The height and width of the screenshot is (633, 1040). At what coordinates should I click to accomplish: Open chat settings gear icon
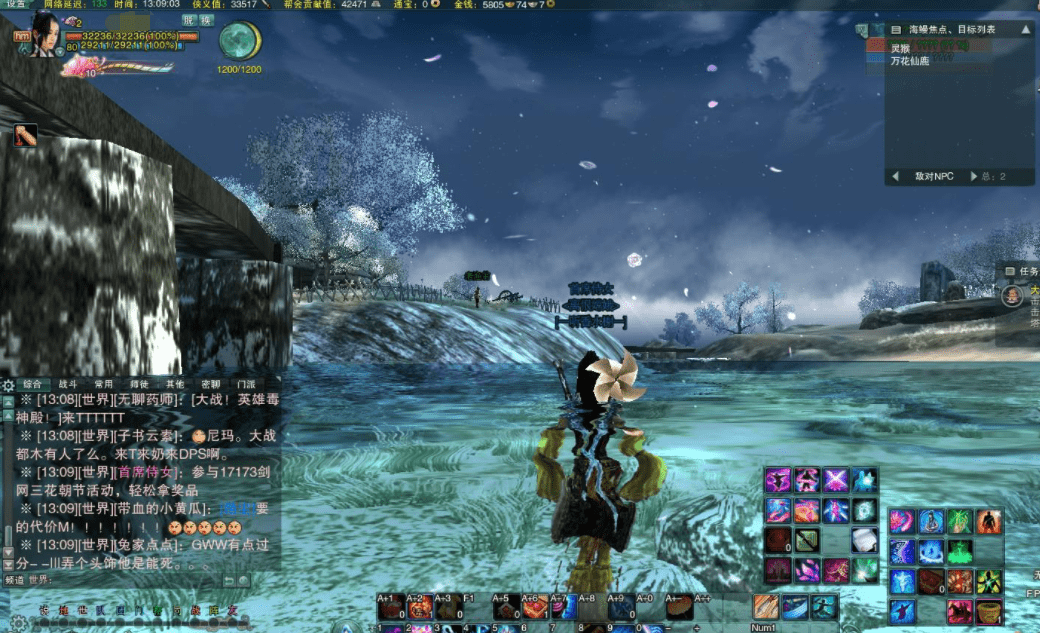pos(8,384)
